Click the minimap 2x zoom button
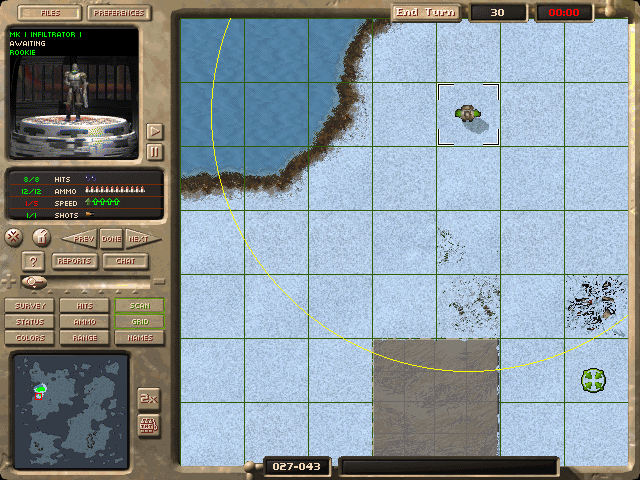 pyautogui.click(x=147, y=398)
